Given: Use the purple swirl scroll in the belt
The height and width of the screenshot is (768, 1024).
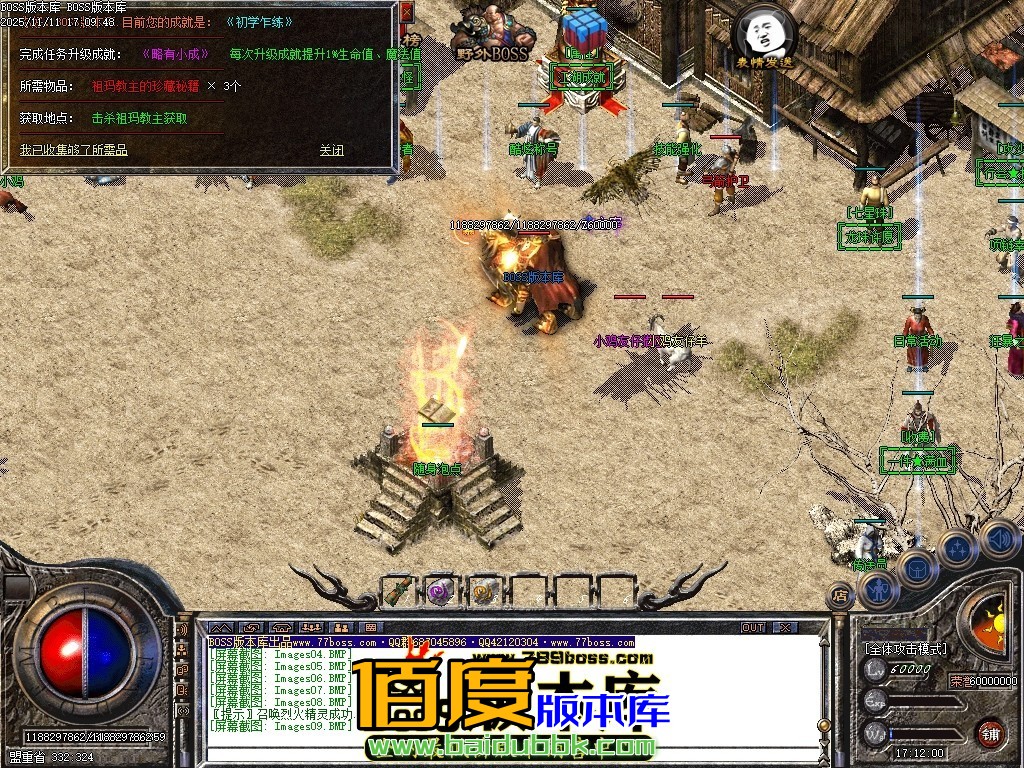Looking at the screenshot, I should pos(440,591).
